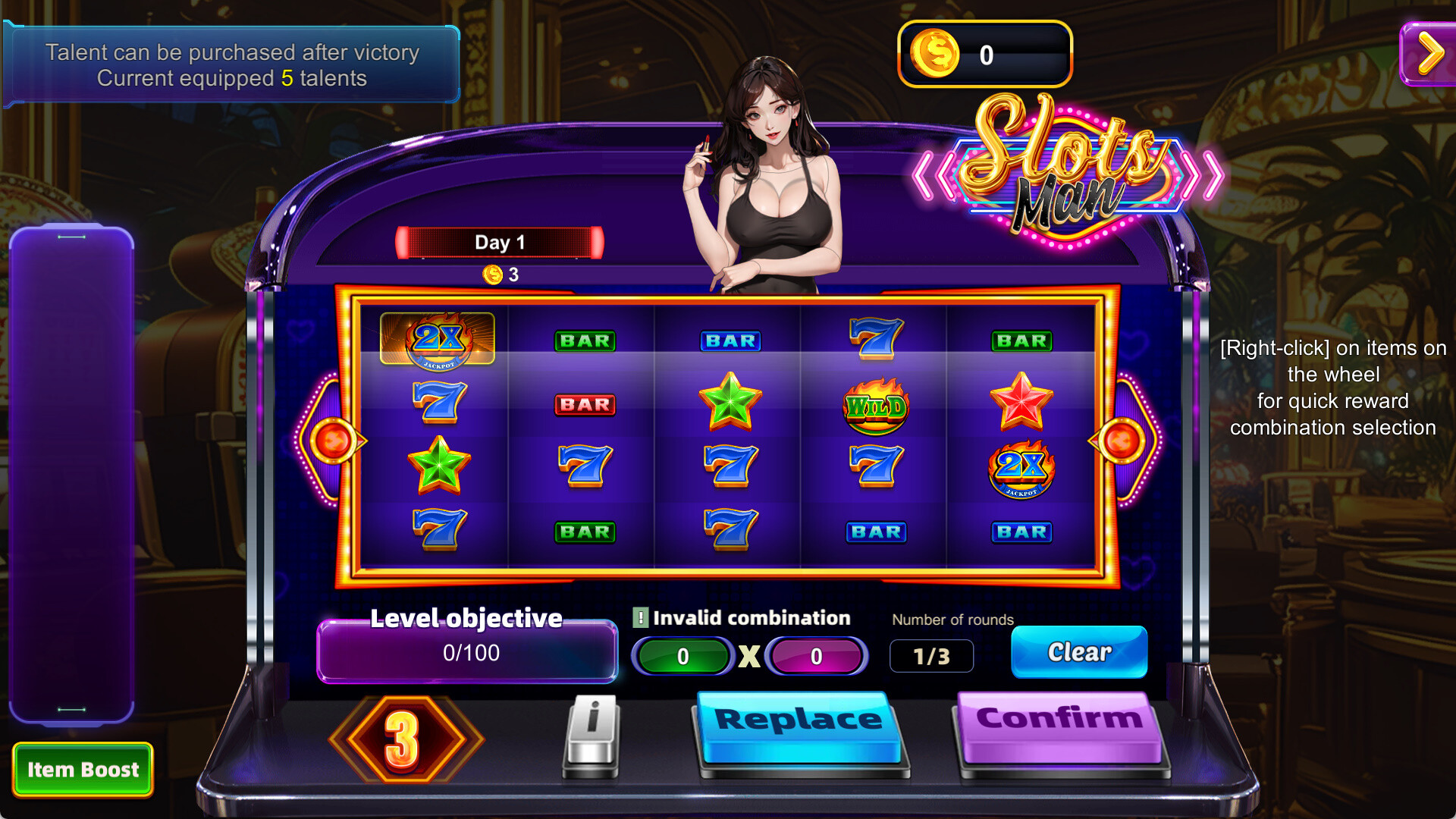The image size is (1456, 819).
Task: Select the blue BAR symbol in column three
Action: [x=729, y=341]
